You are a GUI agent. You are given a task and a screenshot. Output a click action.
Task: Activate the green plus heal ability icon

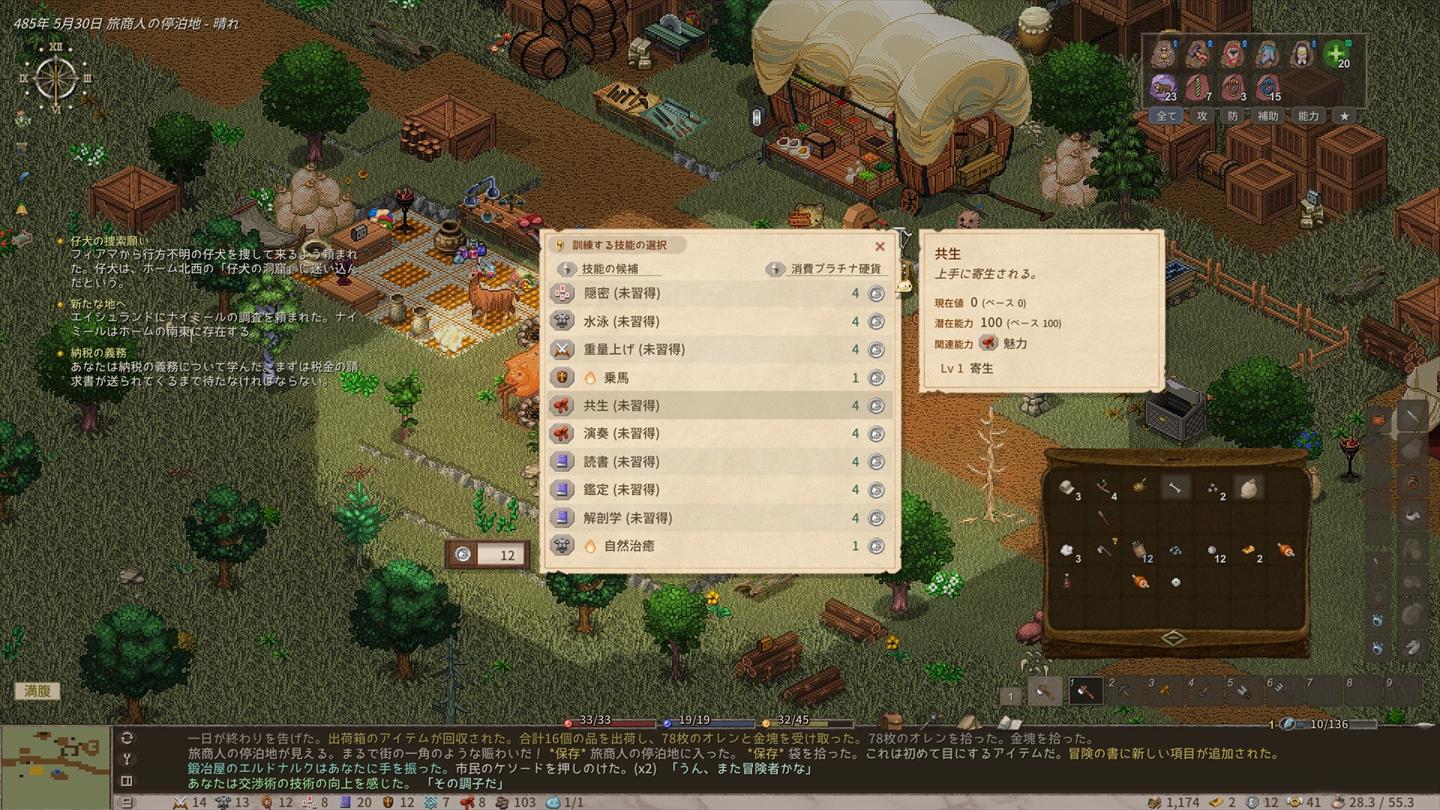coord(1335,55)
